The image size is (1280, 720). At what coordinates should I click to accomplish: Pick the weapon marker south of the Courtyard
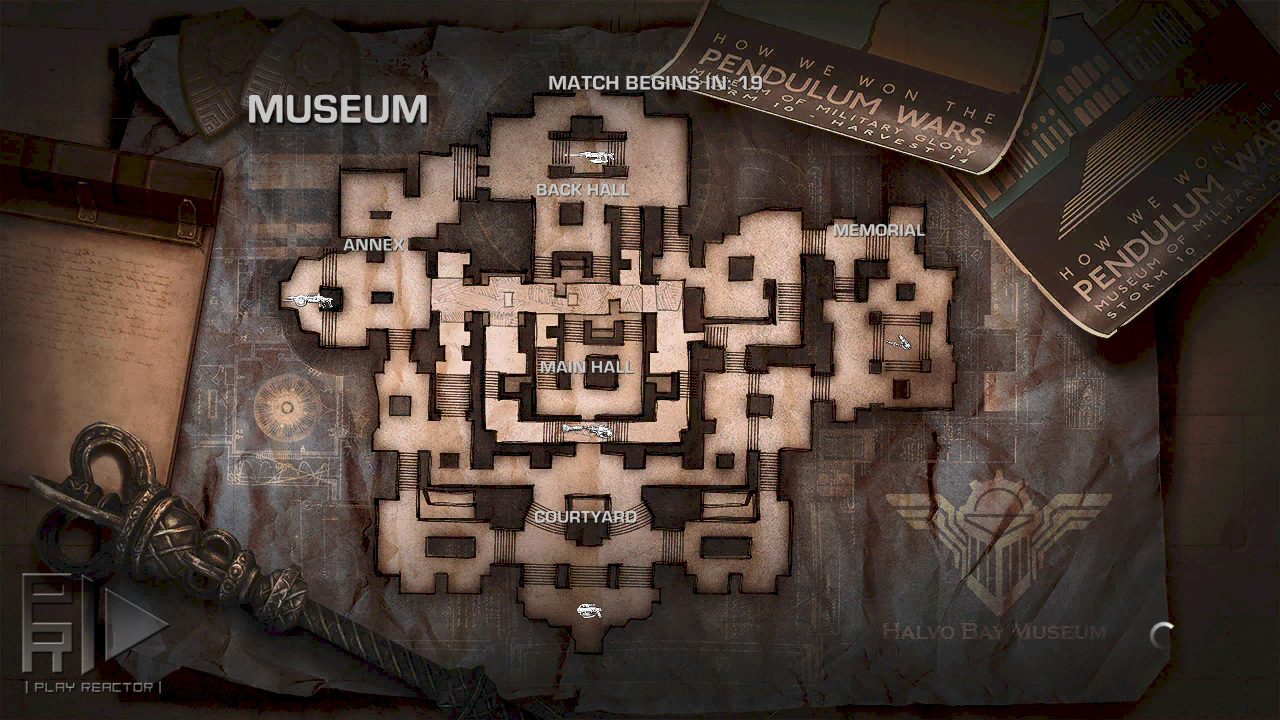tap(588, 610)
